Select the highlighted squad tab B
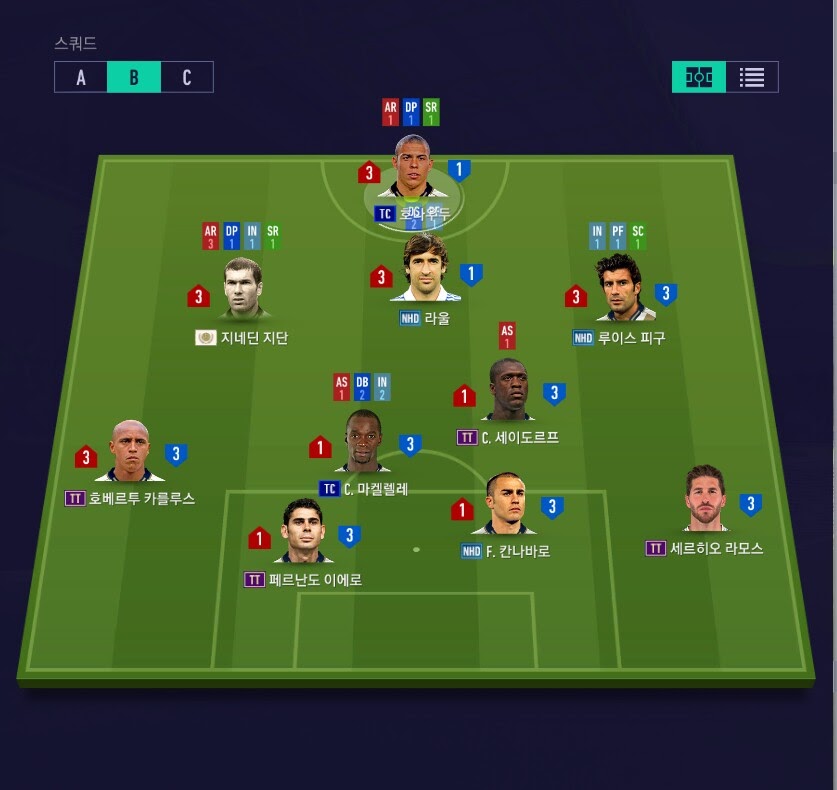Screen dimensions: 837x790 pos(134,77)
